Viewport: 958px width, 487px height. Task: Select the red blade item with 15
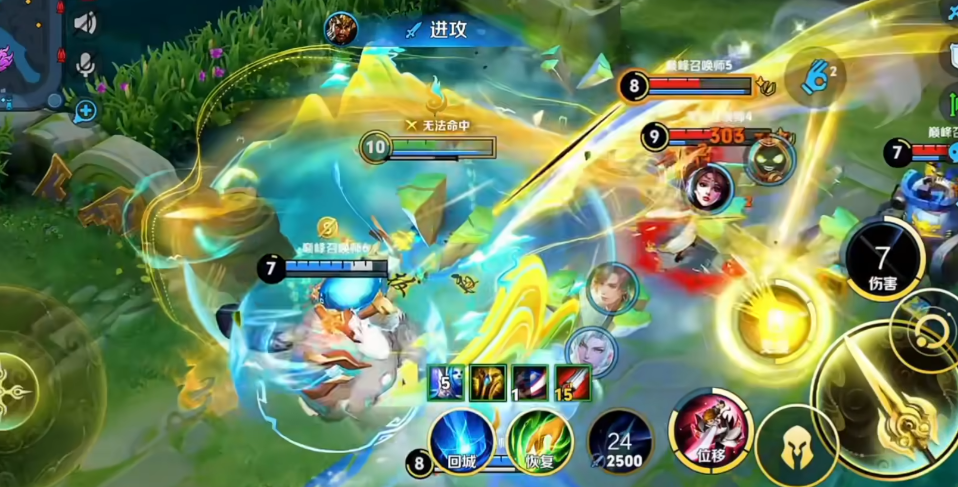coord(572,382)
